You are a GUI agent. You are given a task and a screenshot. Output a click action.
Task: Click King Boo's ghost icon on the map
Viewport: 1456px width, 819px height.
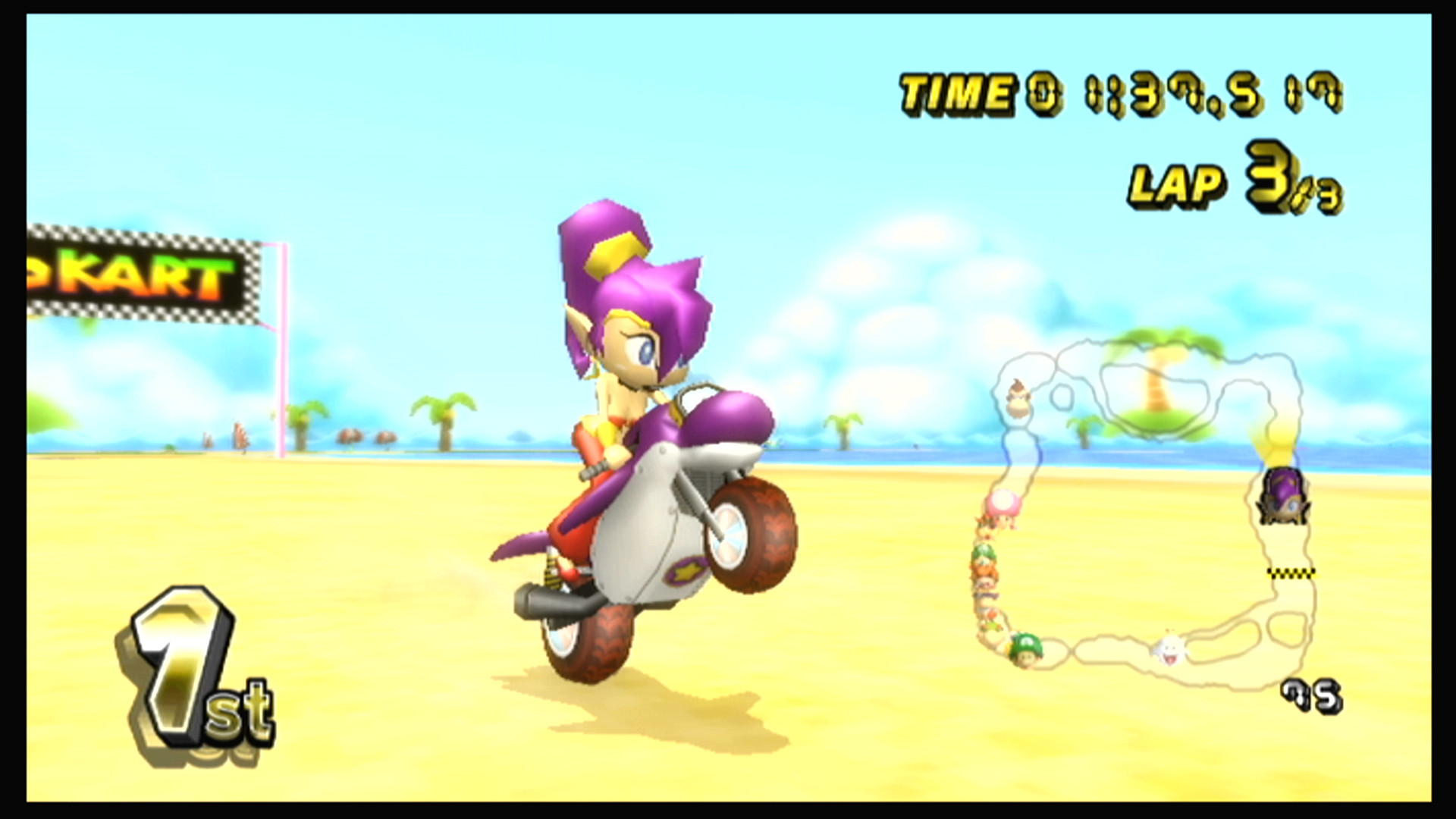(1172, 651)
